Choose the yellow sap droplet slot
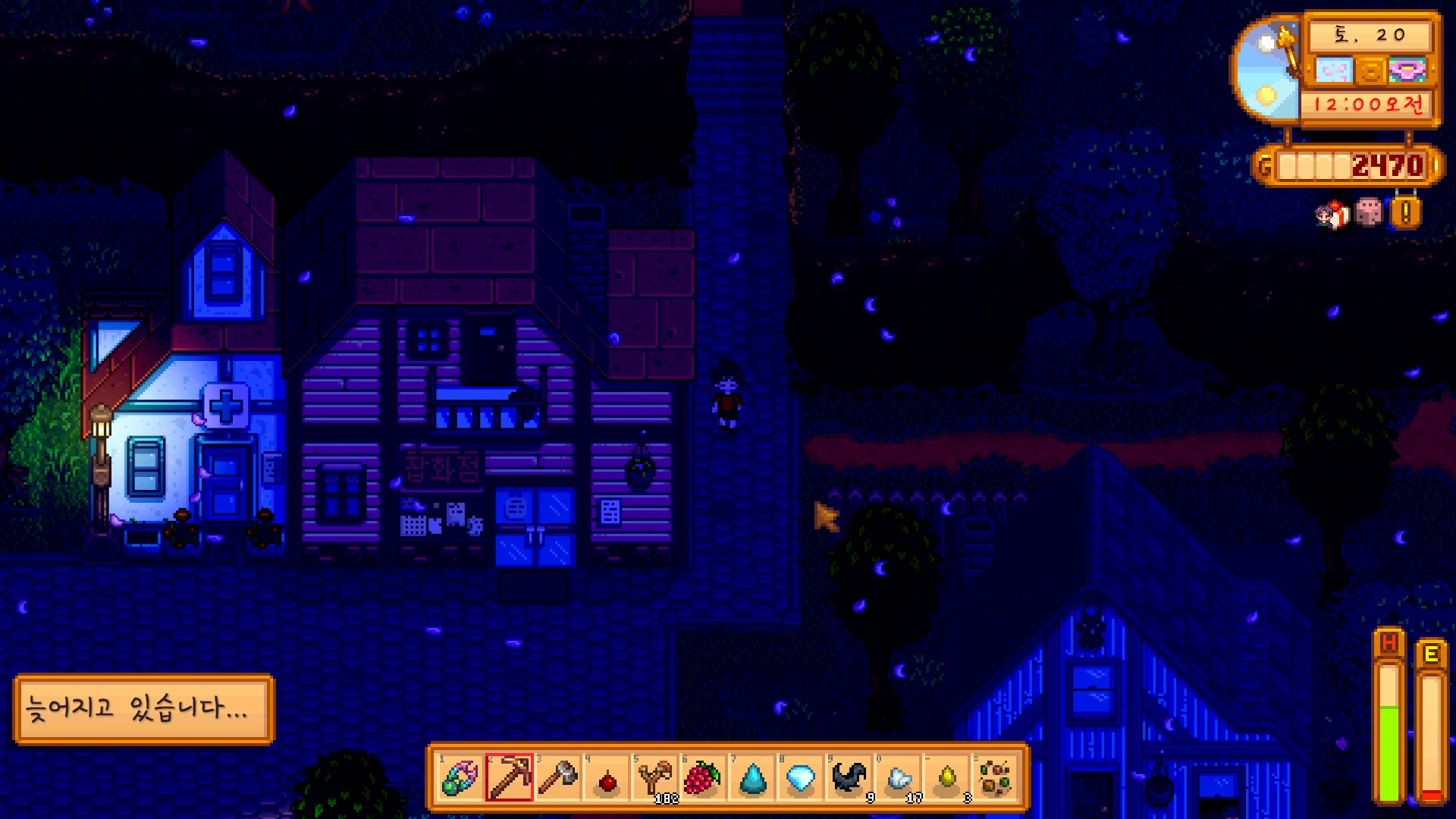1456x819 pixels. 947,778
